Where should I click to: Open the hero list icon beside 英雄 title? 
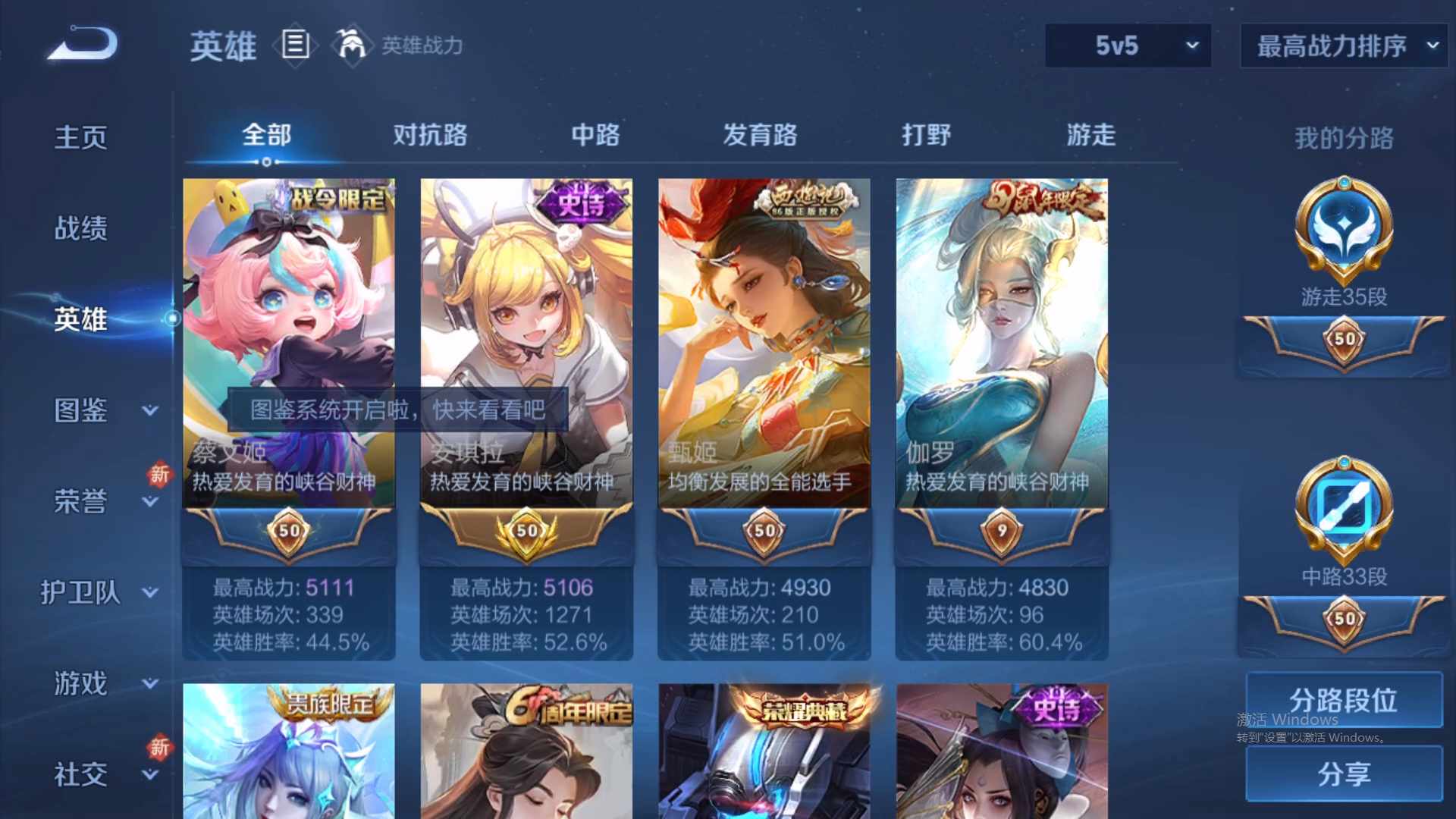pyautogui.click(x=295, y=45)
